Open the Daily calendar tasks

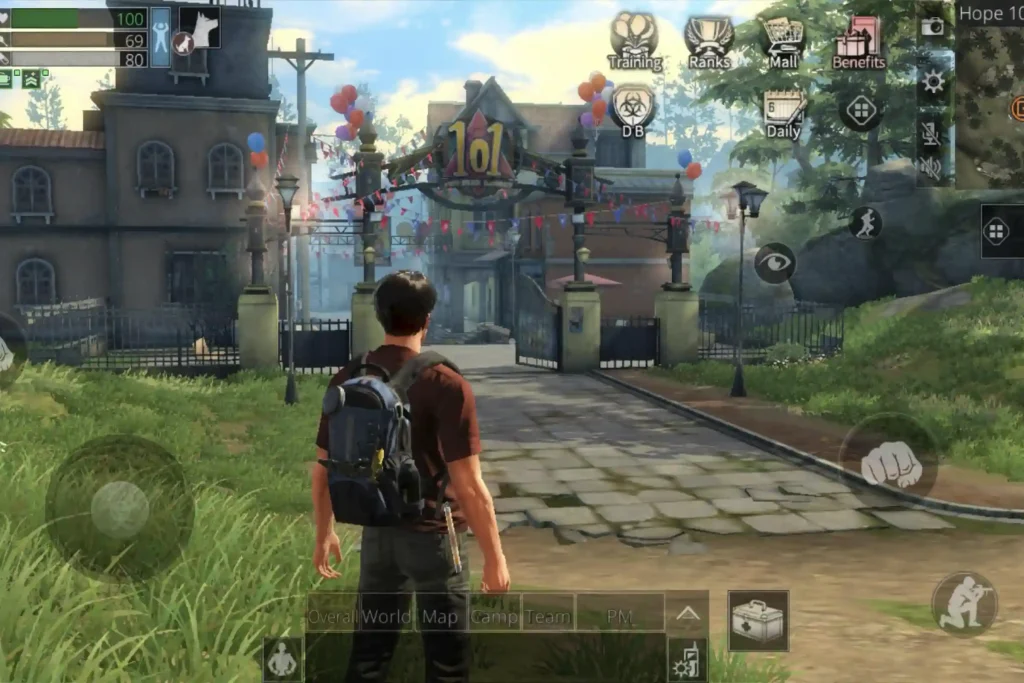(783, 113)
